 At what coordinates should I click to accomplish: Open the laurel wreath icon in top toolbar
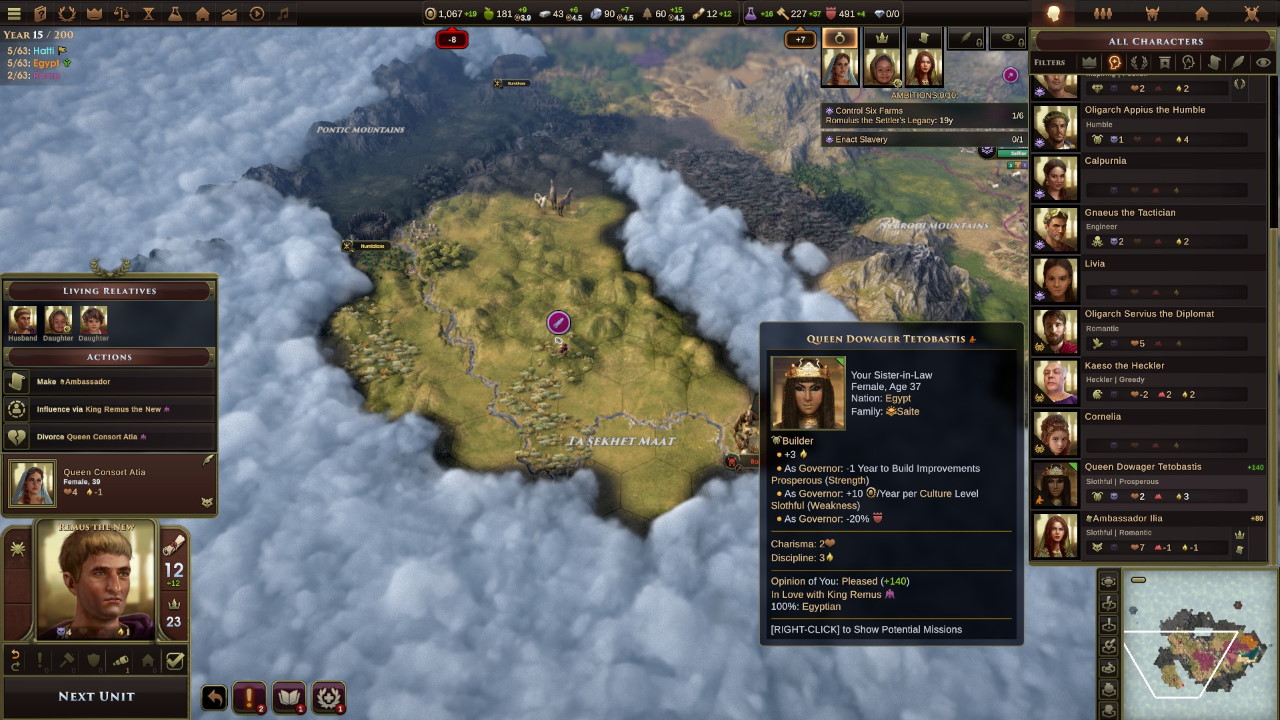click(67, 14)
